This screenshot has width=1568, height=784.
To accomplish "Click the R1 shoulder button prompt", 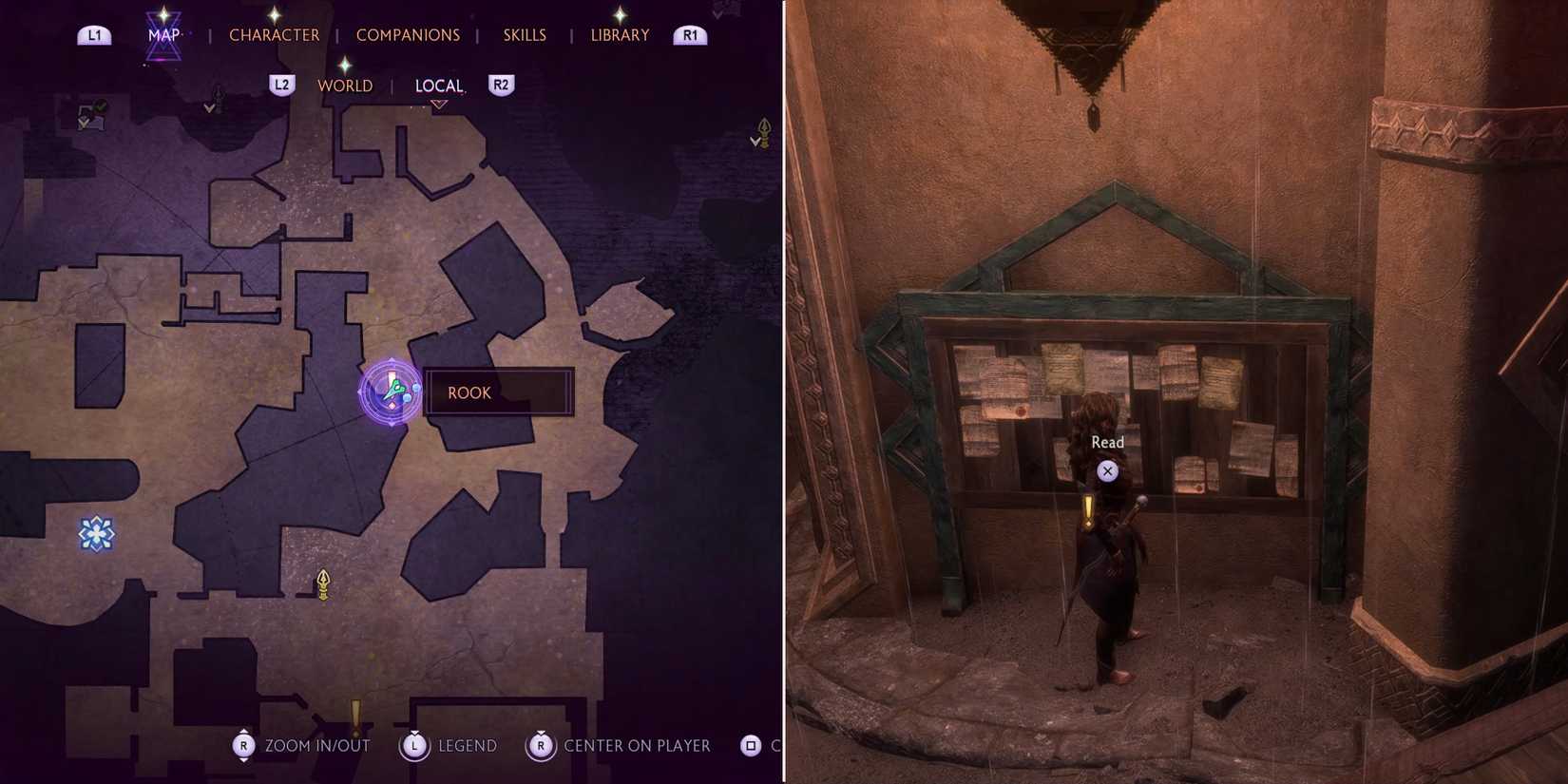I will tap(690, 34).
